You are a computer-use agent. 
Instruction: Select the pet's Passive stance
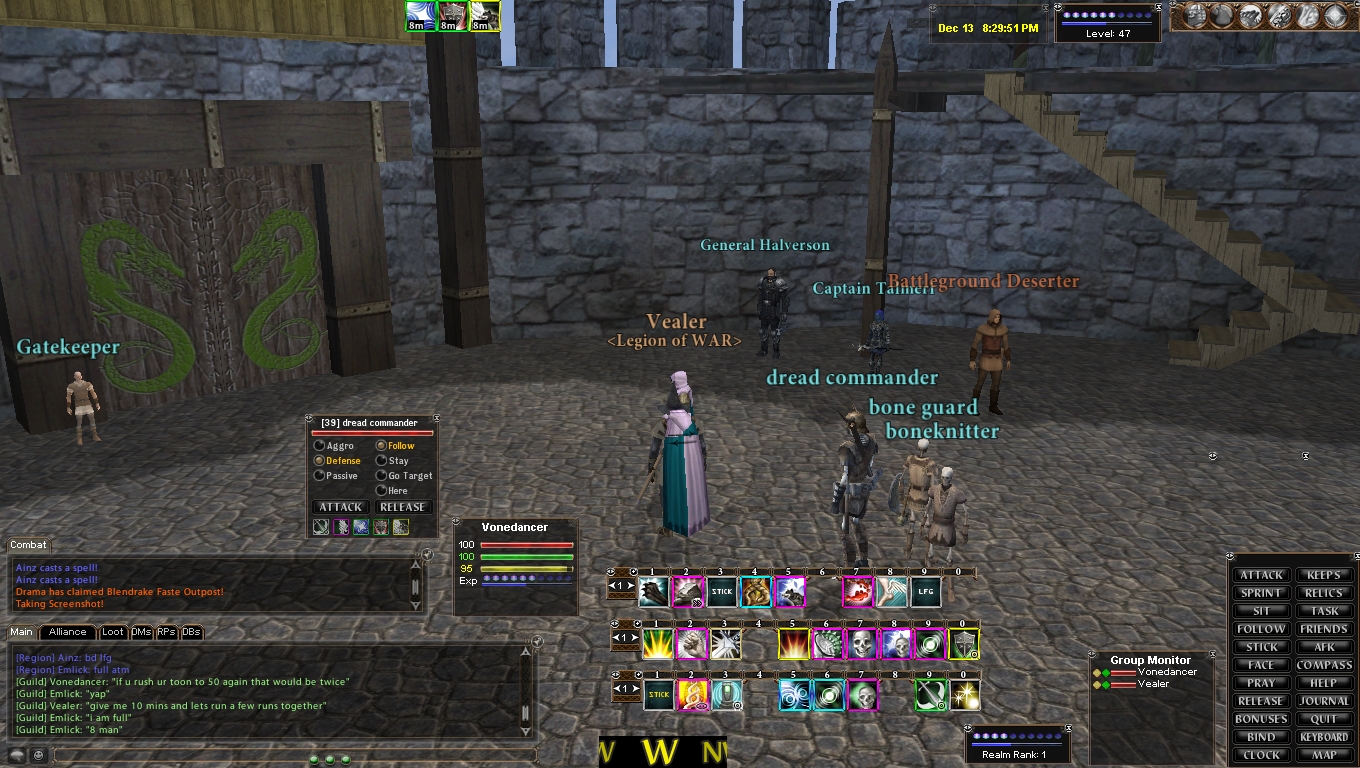pos(320,476)
